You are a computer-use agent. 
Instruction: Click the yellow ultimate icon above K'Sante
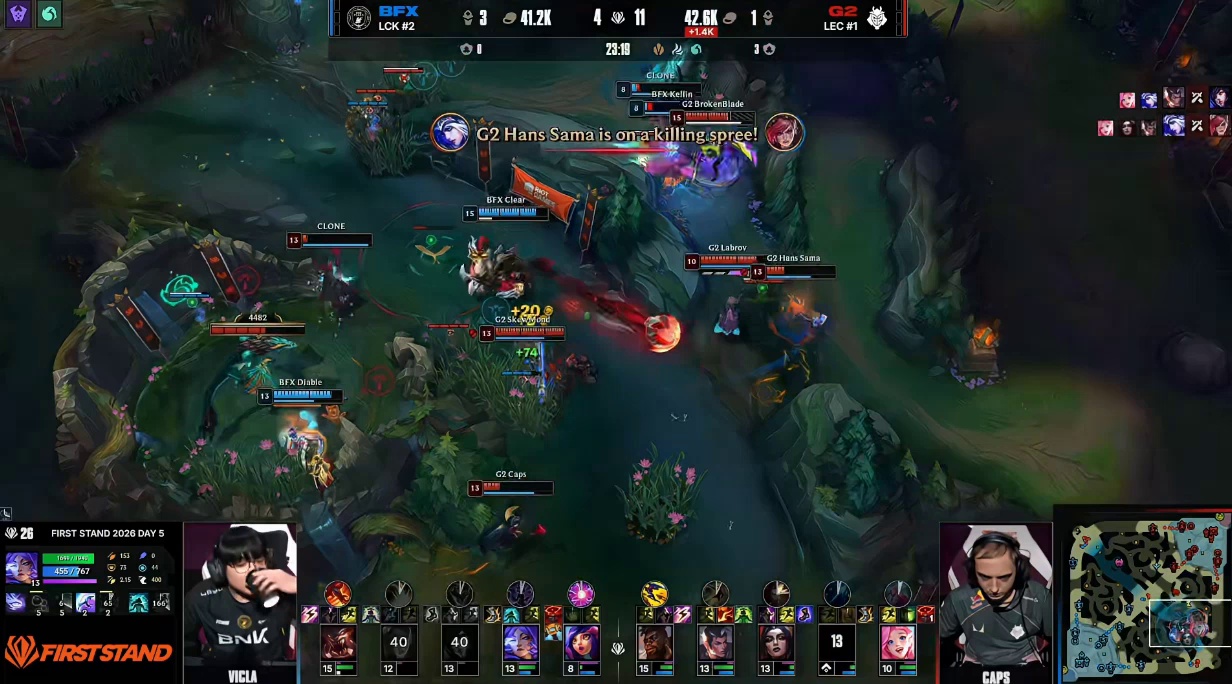(x=655, y=595)
